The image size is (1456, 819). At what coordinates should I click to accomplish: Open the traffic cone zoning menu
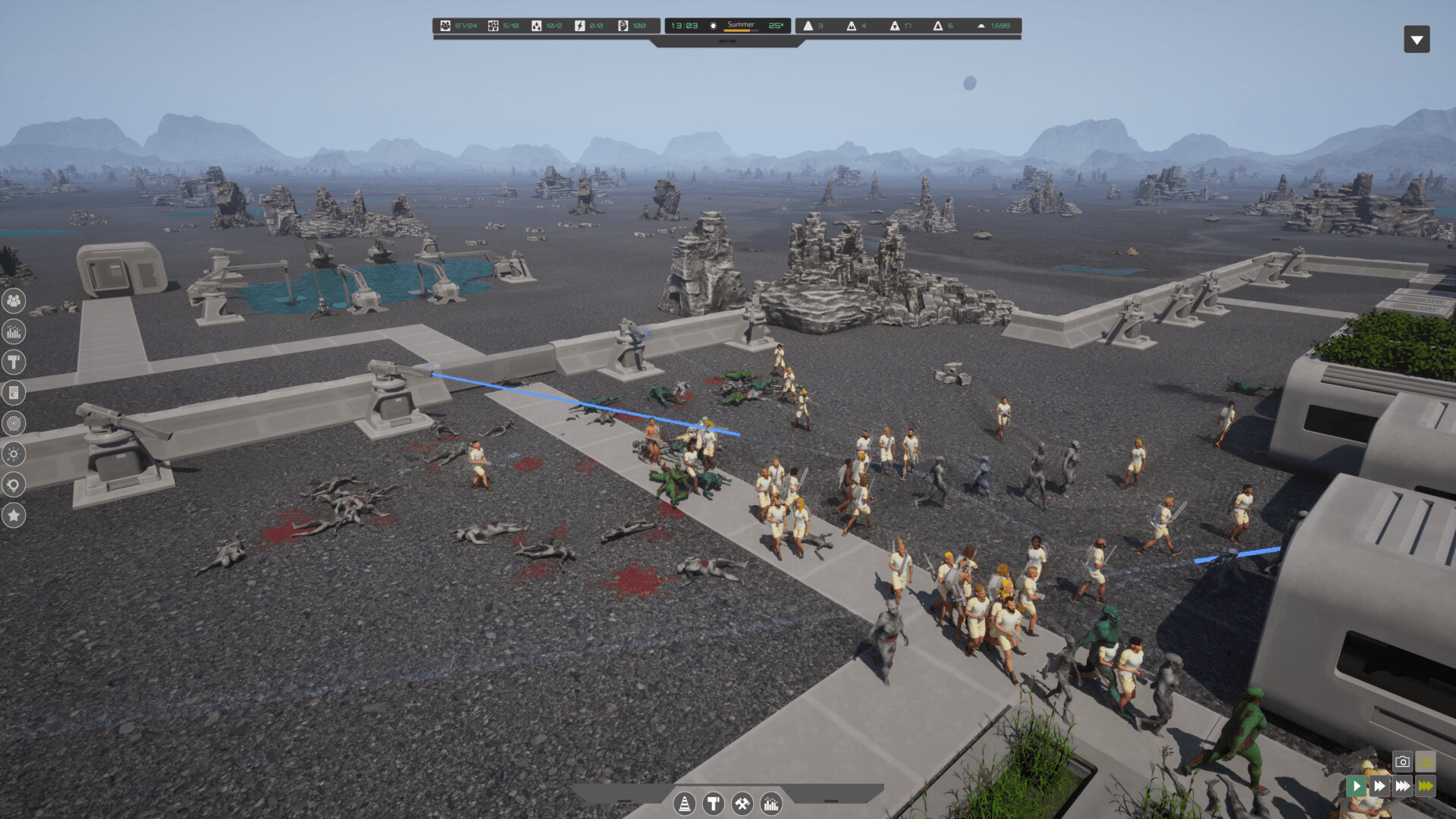(x=685, y=803)
